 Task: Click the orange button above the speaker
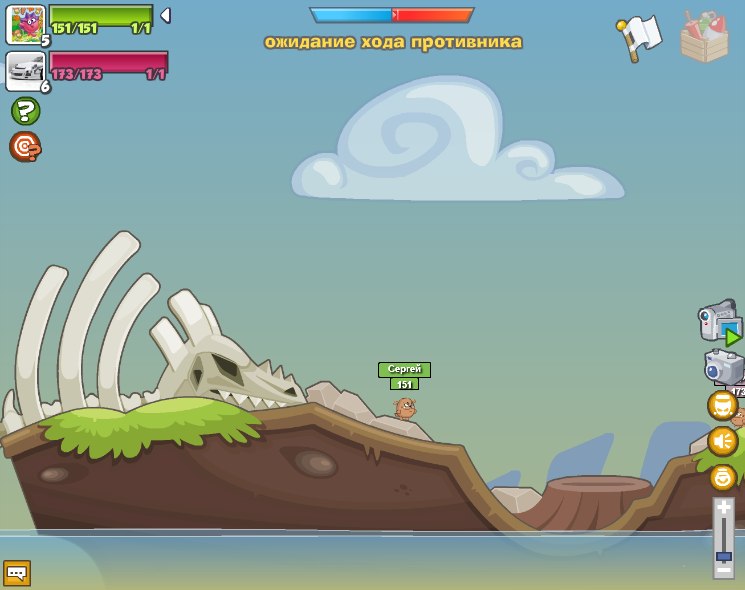click(722, 405)
